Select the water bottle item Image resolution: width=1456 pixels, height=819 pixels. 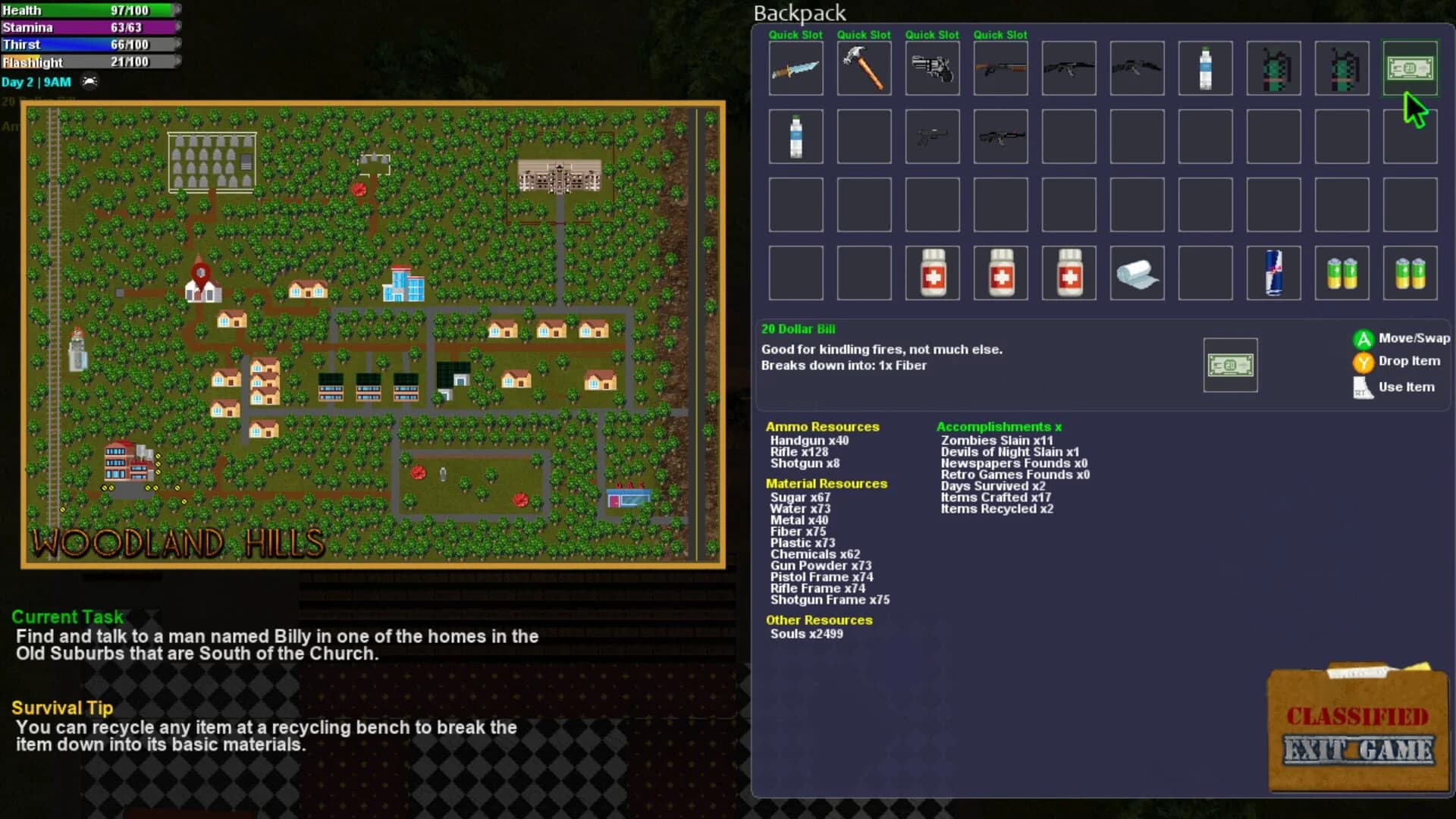point(1205,68)
